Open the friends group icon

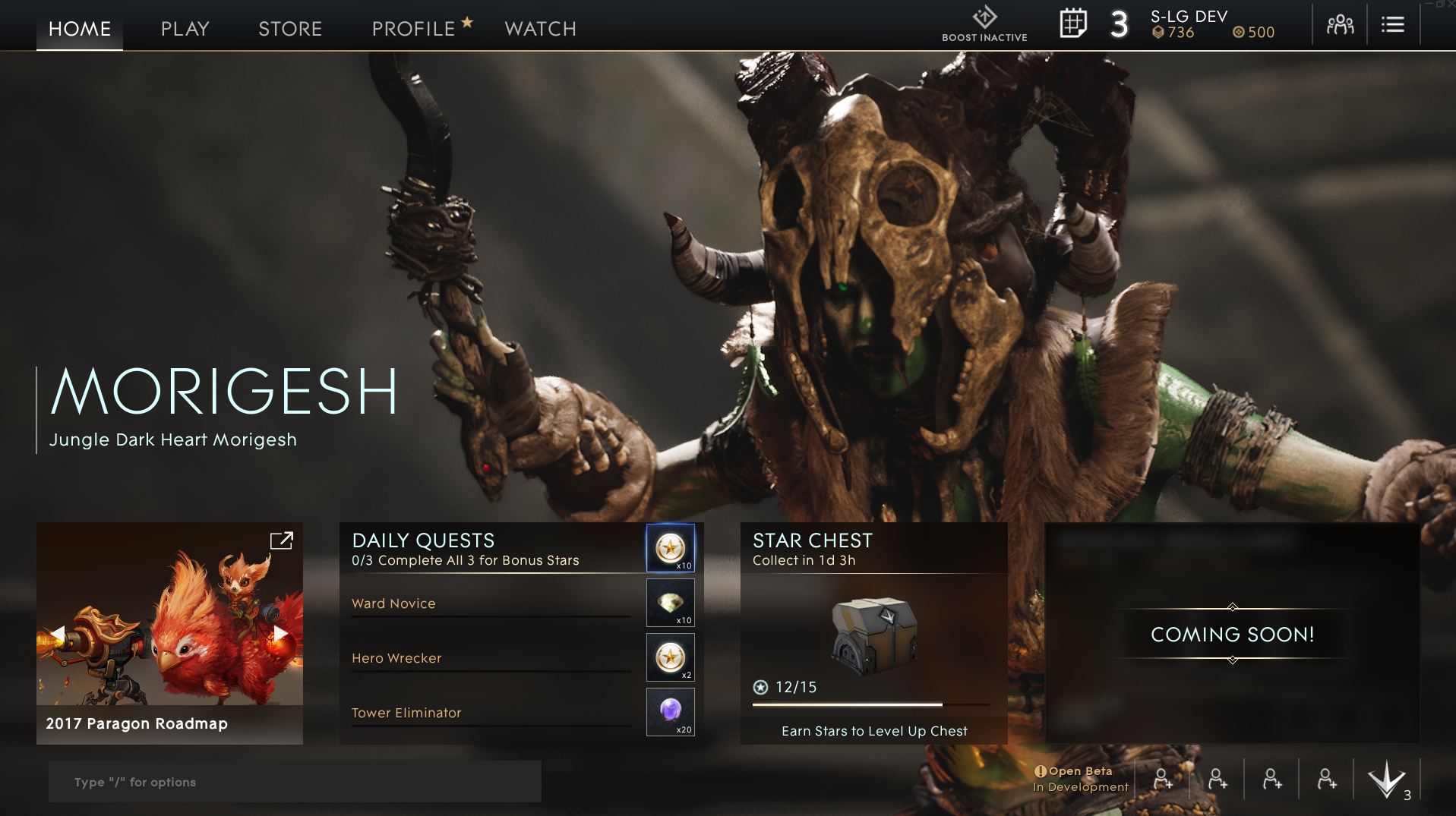click(x=1340, y=25)
